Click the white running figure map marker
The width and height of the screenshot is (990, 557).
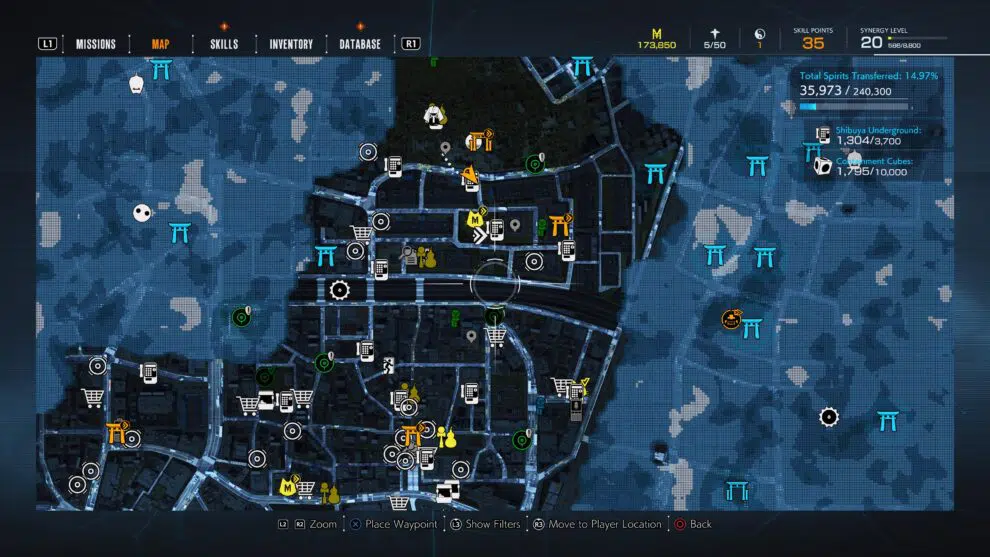pyautogui.click(x=386, y=367)
